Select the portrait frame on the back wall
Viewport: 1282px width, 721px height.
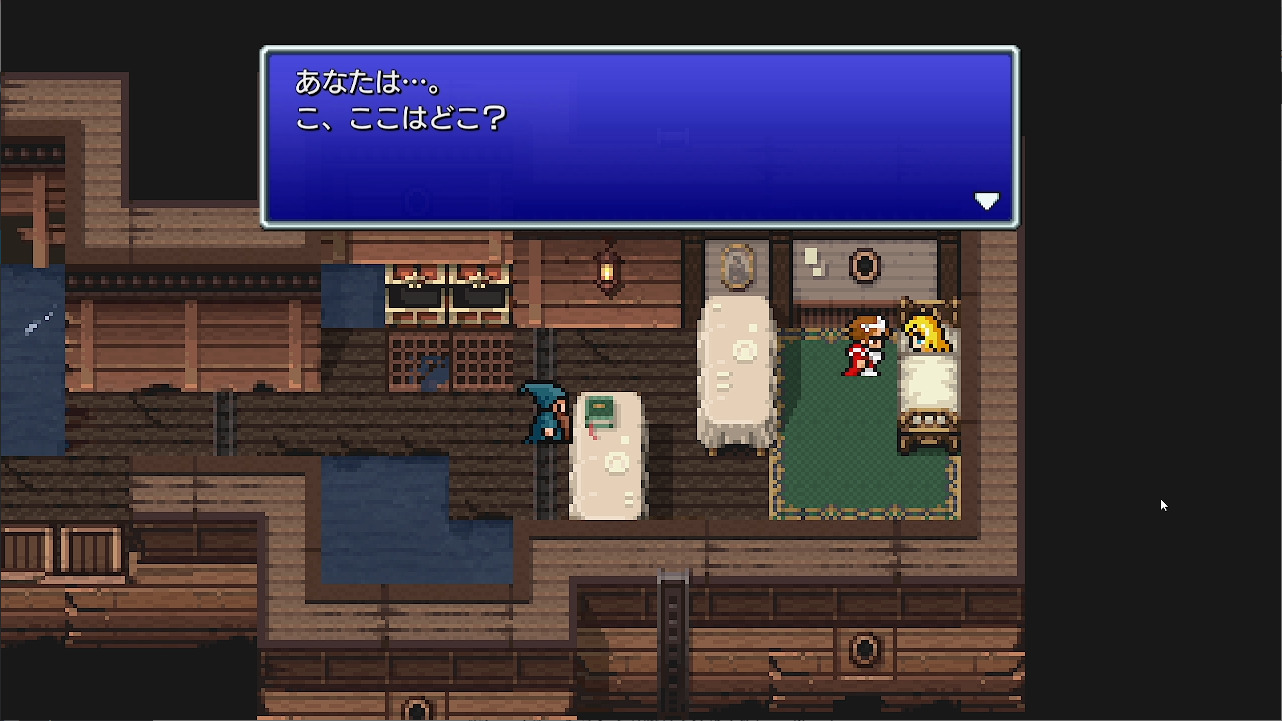point(737,263)
